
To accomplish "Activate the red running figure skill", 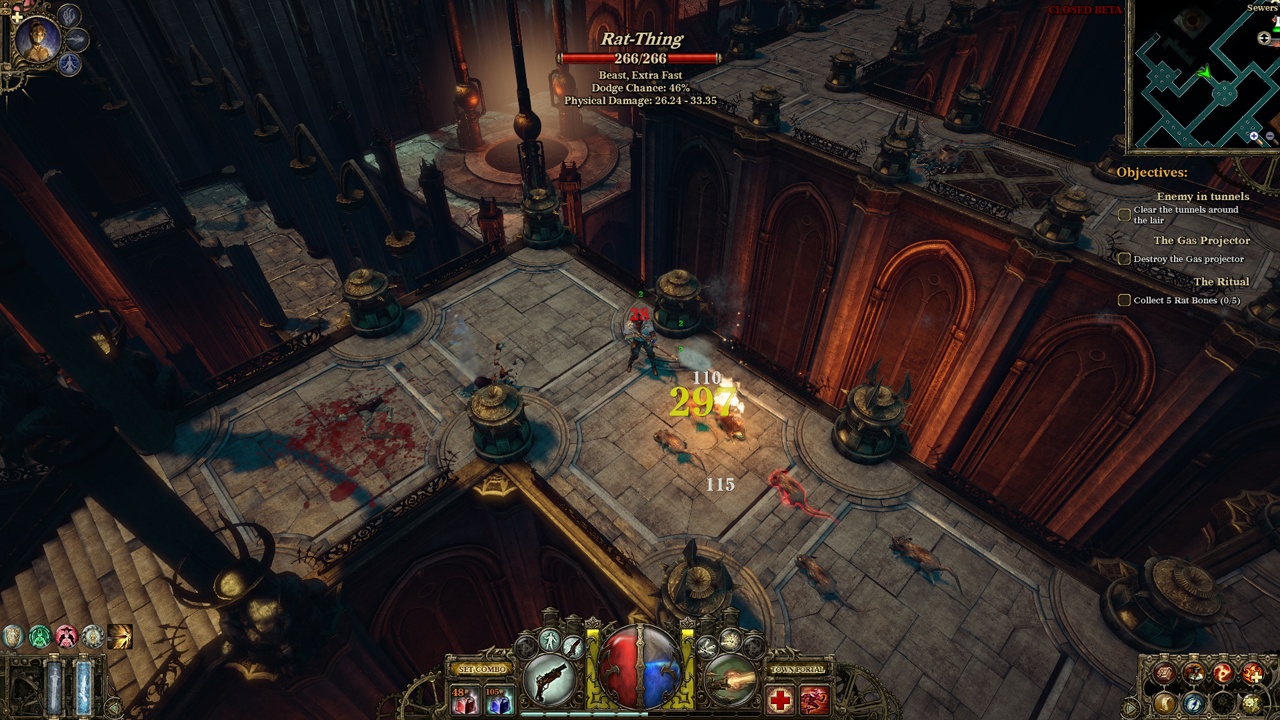I will pos(815,700).
